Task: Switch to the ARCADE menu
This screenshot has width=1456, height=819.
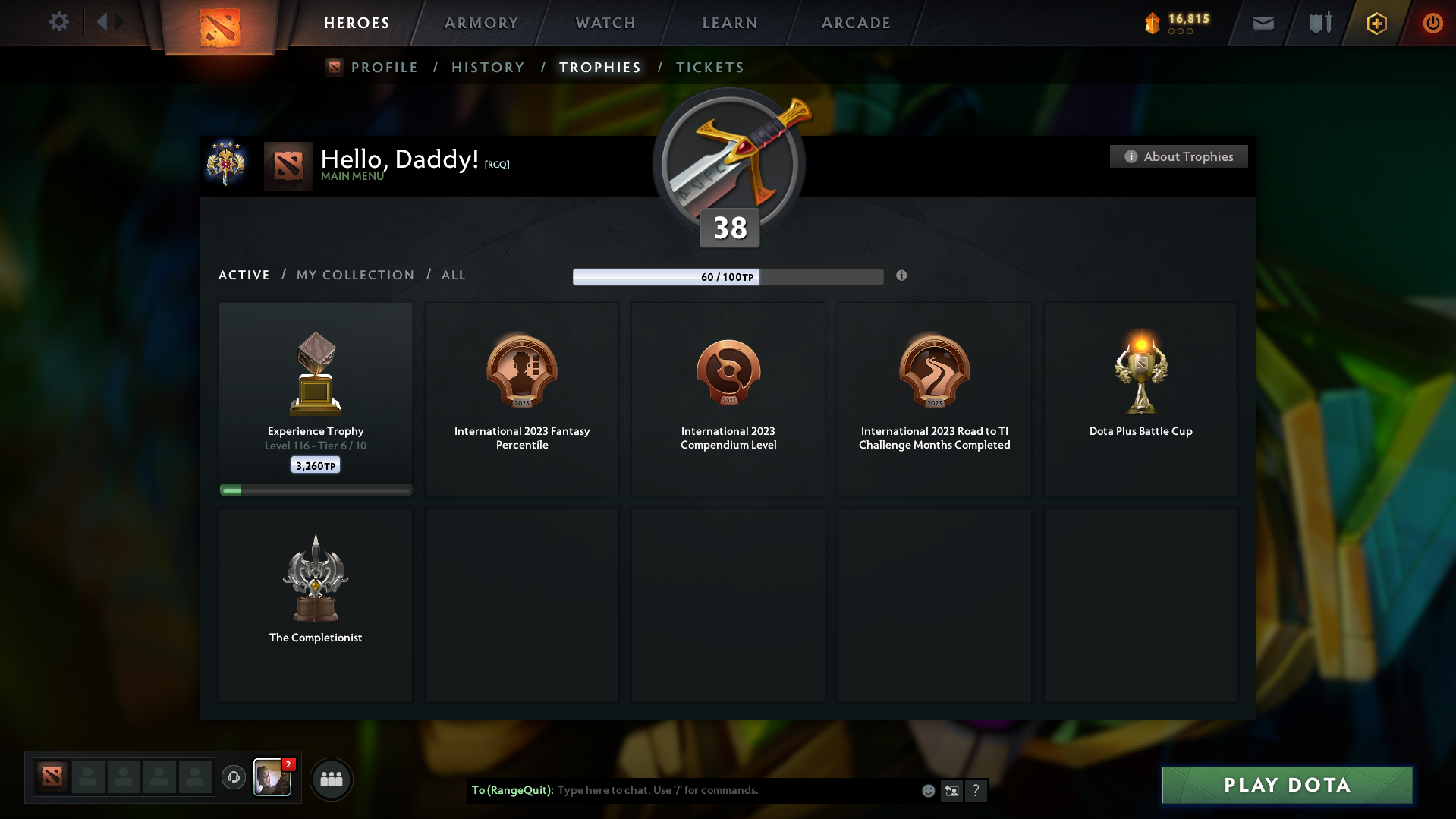Action: 856,23
